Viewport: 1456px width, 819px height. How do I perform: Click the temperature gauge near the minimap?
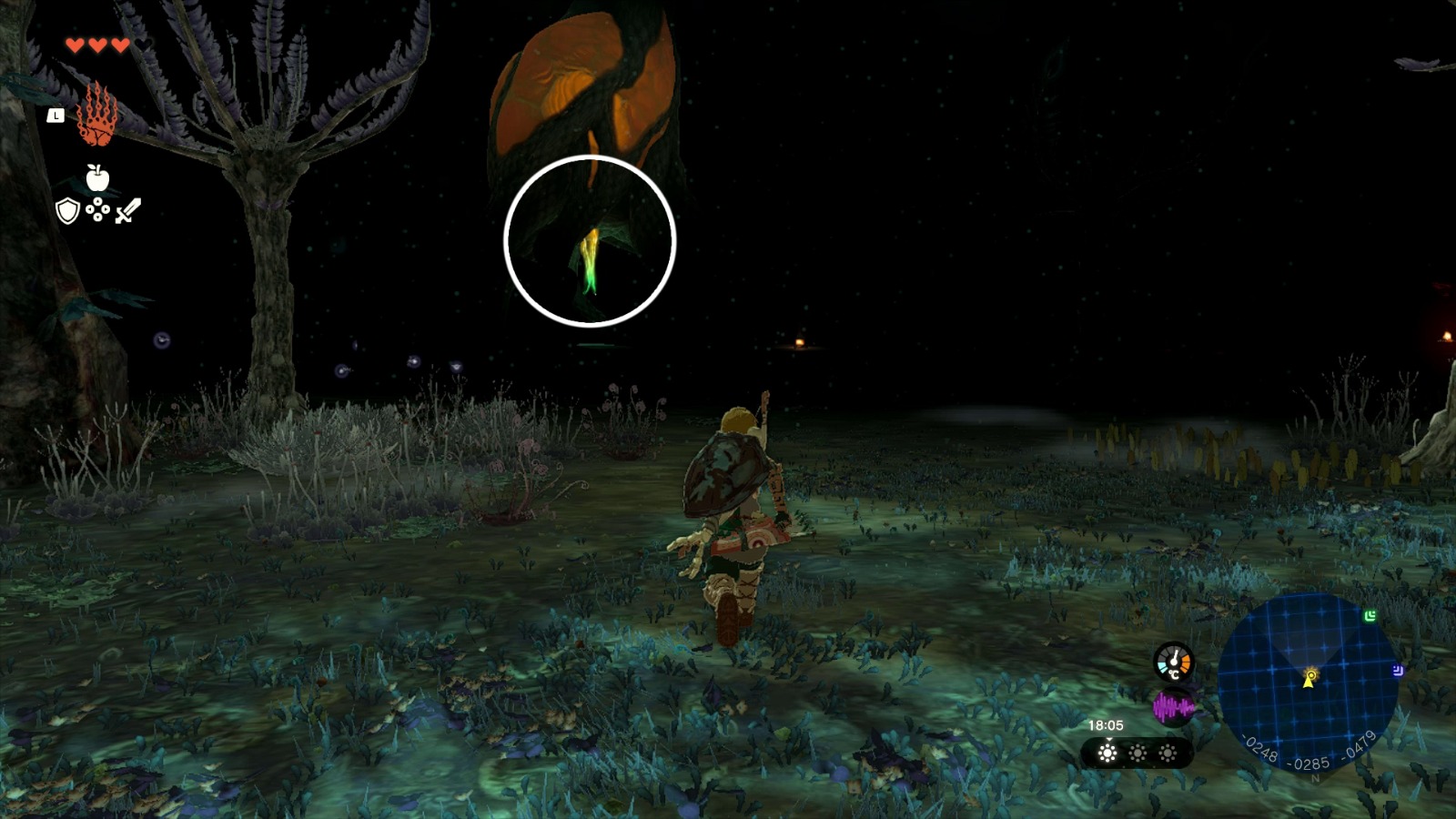1174,661
